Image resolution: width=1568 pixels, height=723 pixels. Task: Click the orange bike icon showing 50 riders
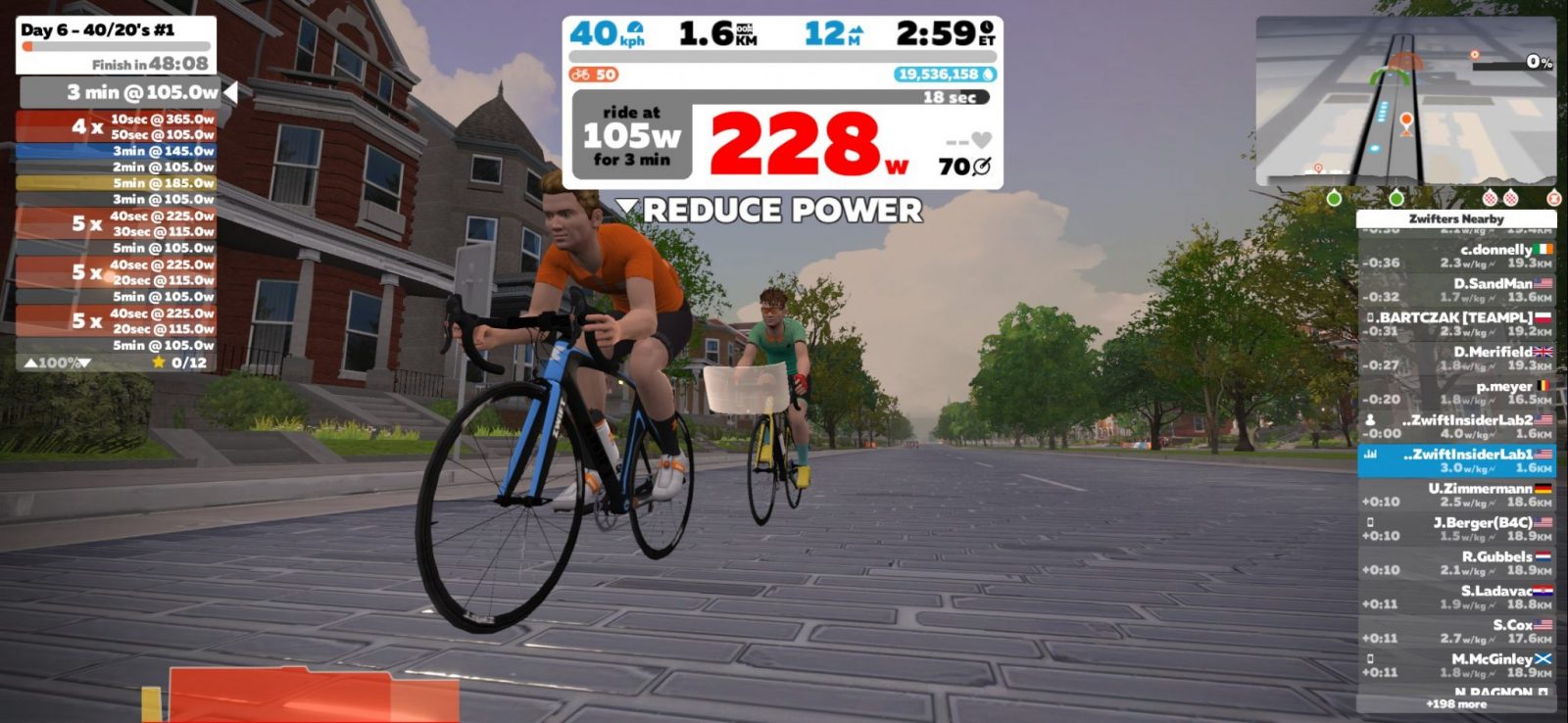(x=579, y=72)
